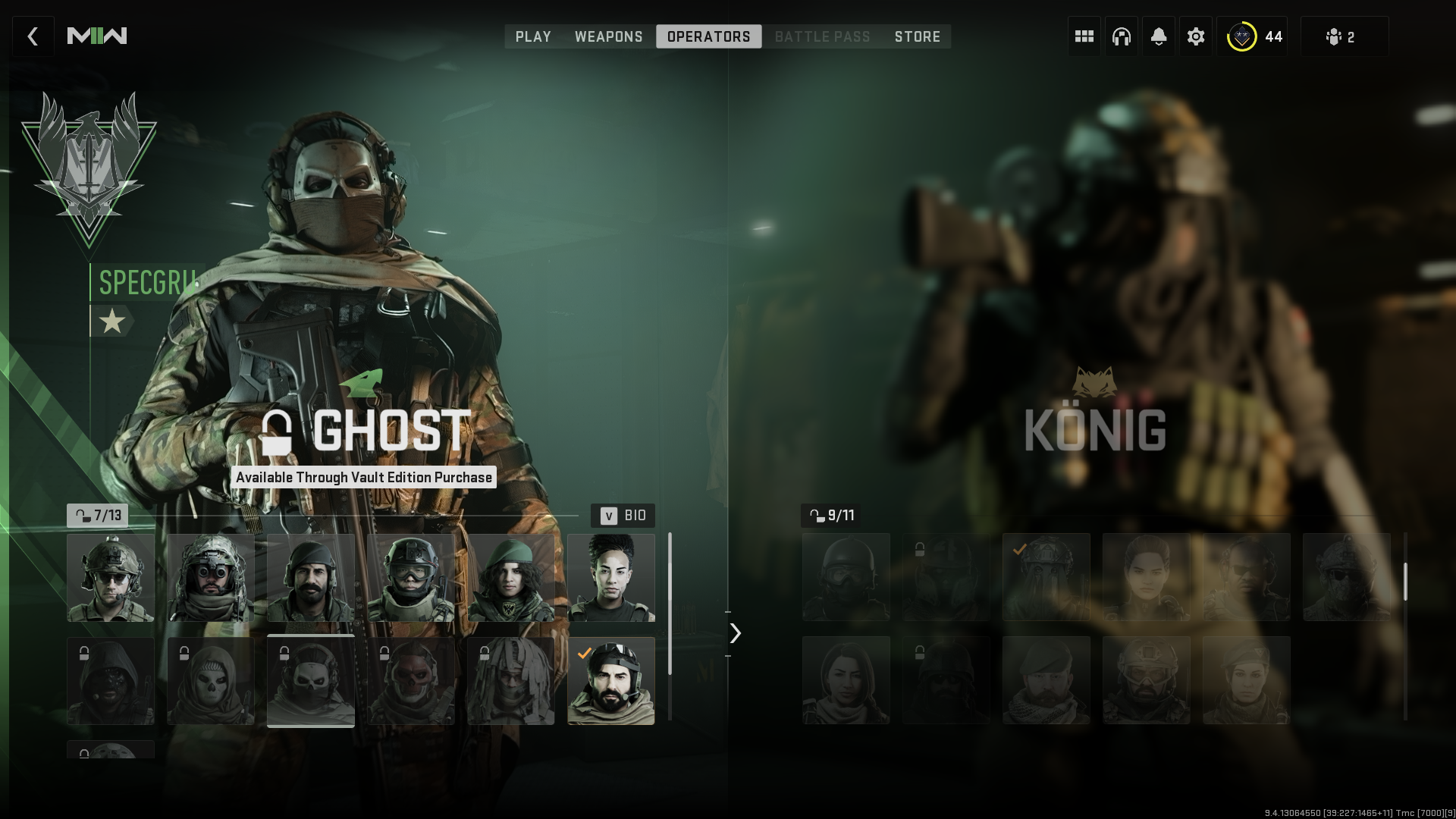This screenshot has height=819, width=1456.
Task: Open audio options via the headset icon
Action: pos(1121,36)
